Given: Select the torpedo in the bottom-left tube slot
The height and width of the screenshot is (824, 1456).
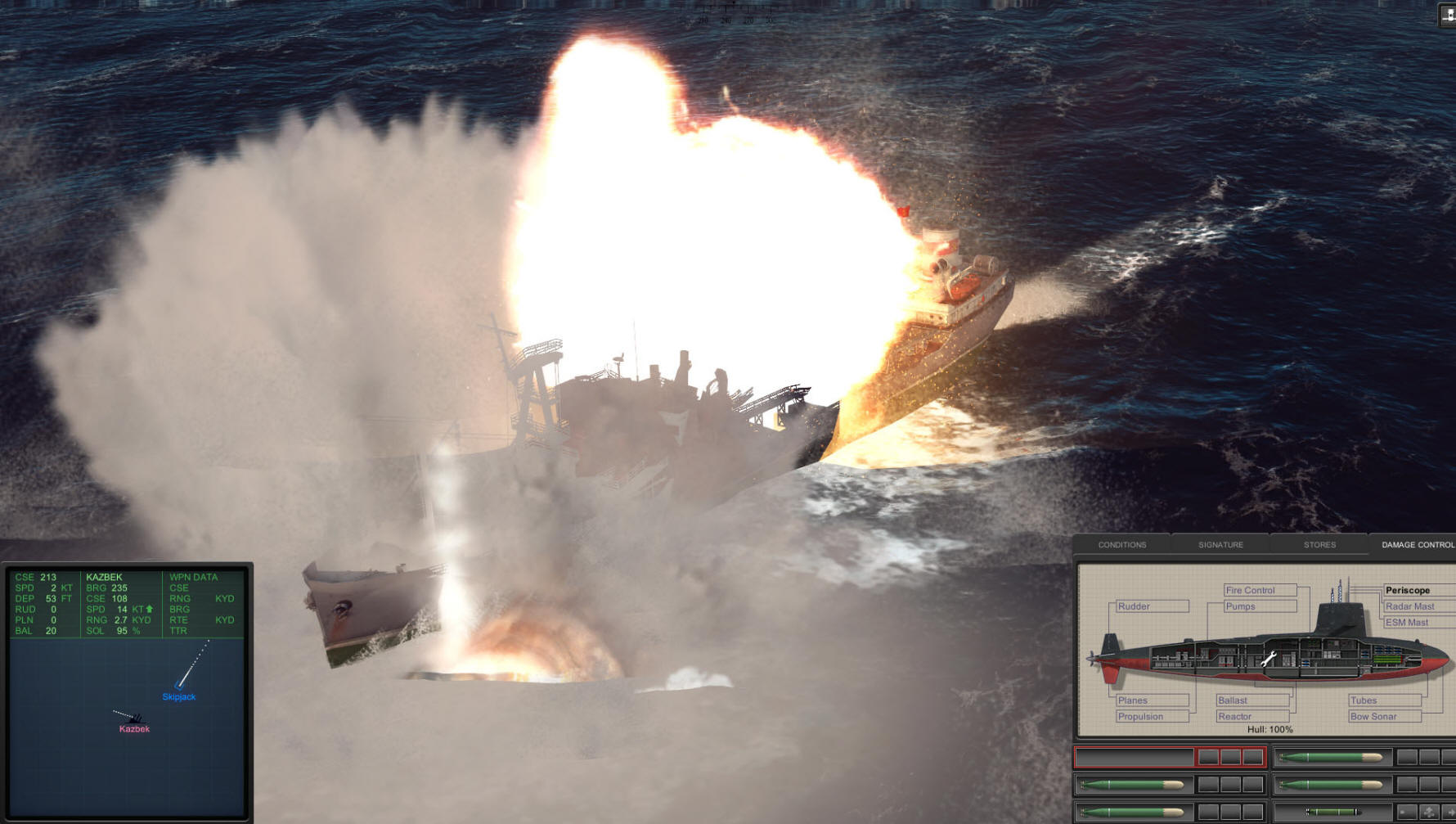Looking at the screenshot, I should pyautogui.click(x=1132, y=812).
